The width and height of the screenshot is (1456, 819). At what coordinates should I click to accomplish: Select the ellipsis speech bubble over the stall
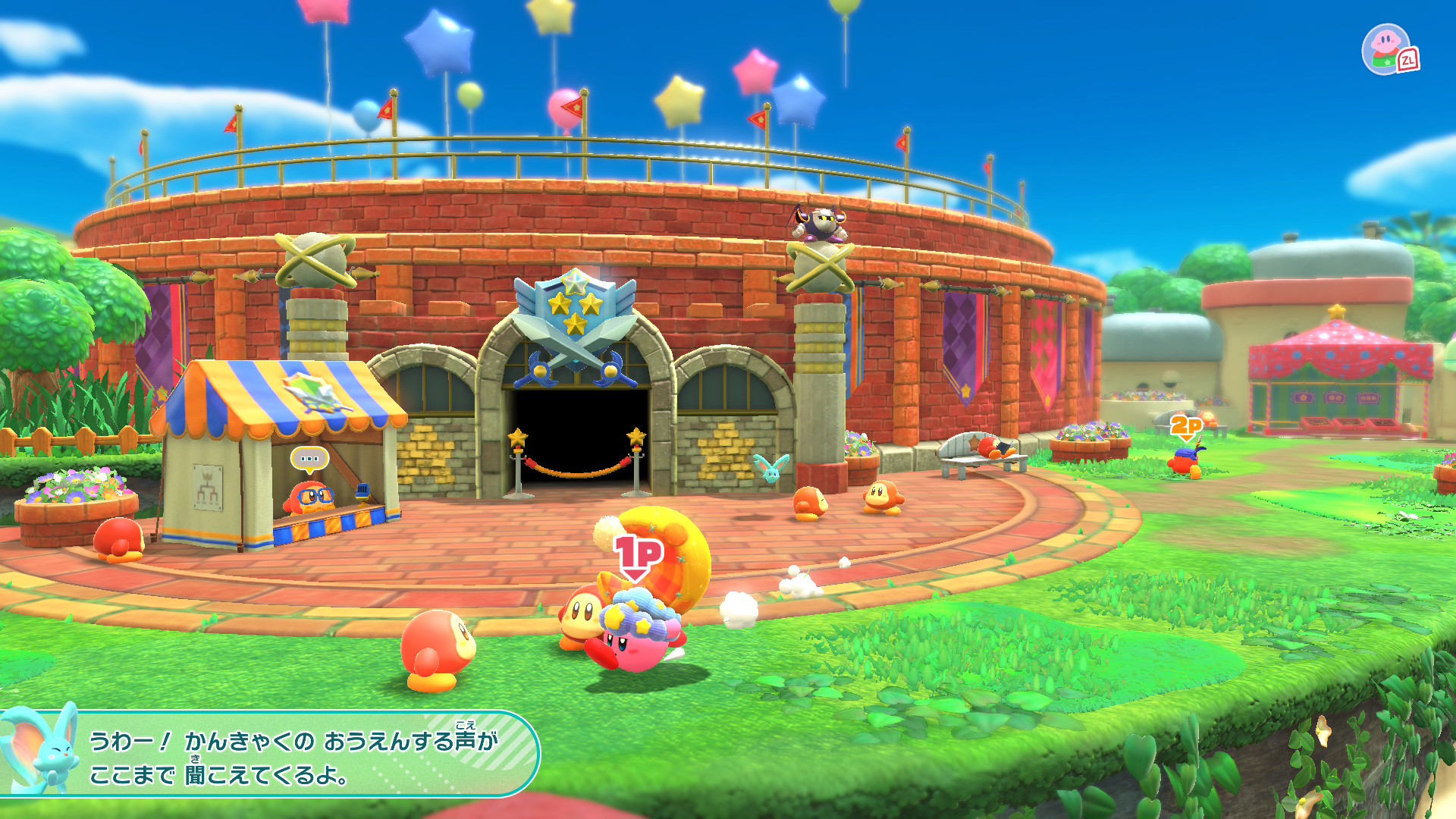click(x=309, y=459)
